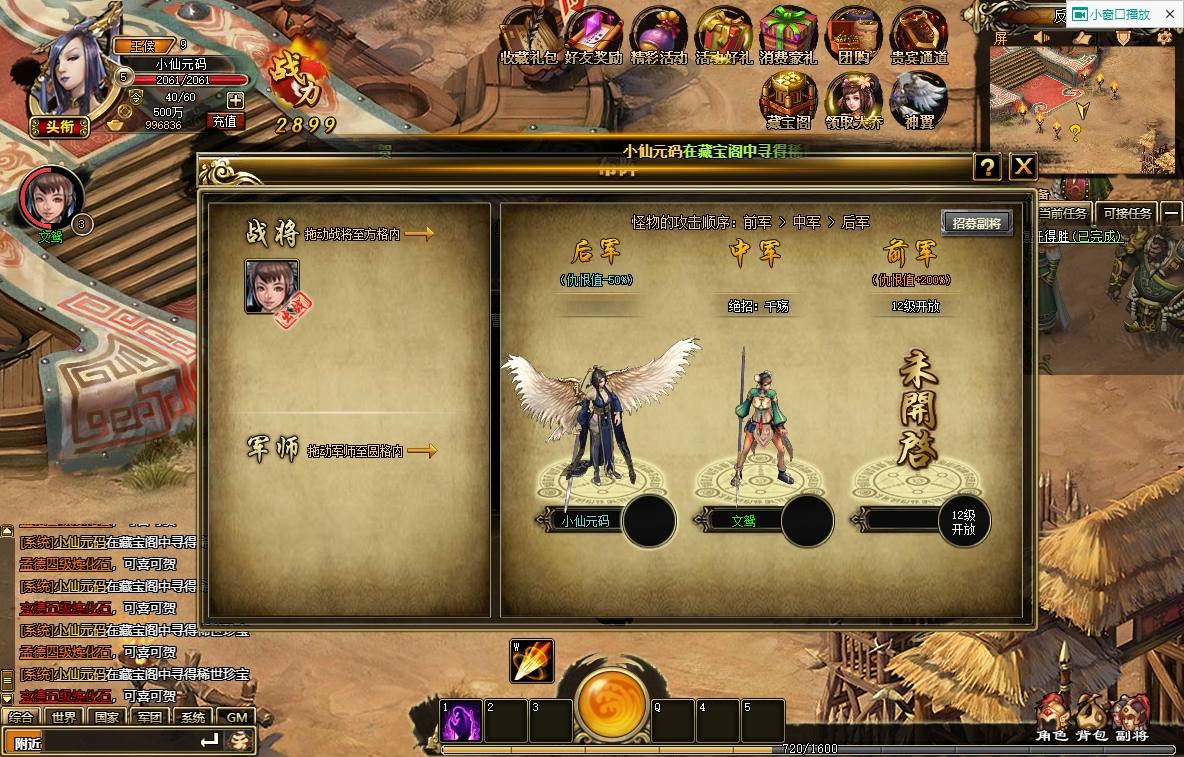Open the formation help question-mark button
Viewport: 1184px width, 757px height.
[987, 167]
